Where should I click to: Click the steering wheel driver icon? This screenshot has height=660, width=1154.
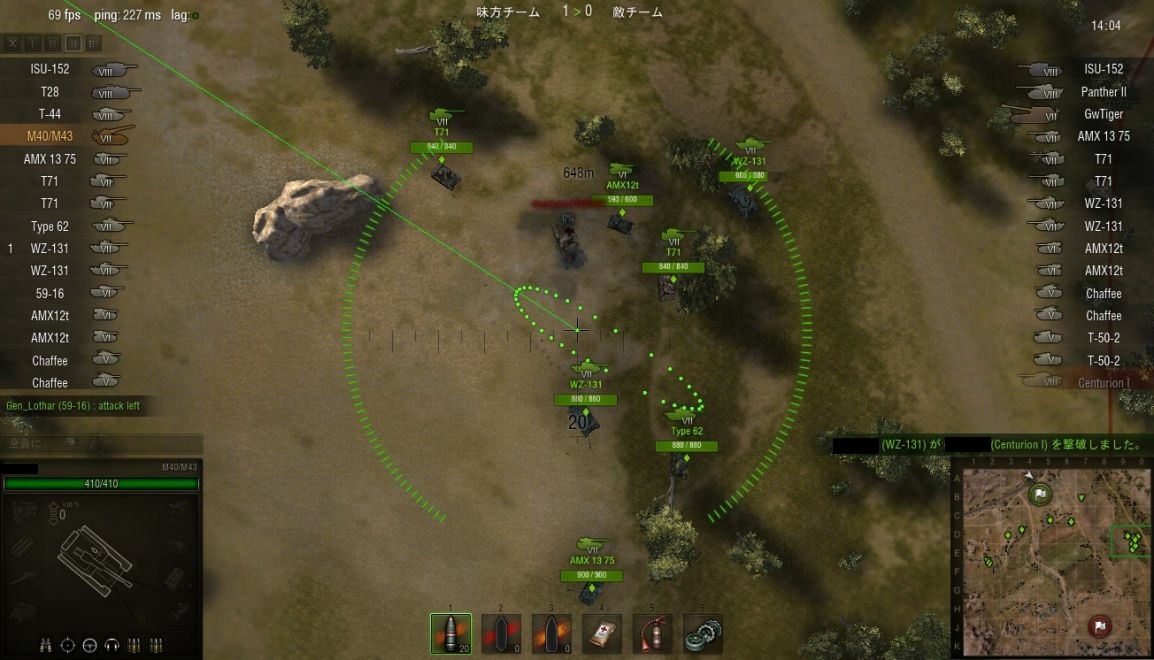pos(89,645)
